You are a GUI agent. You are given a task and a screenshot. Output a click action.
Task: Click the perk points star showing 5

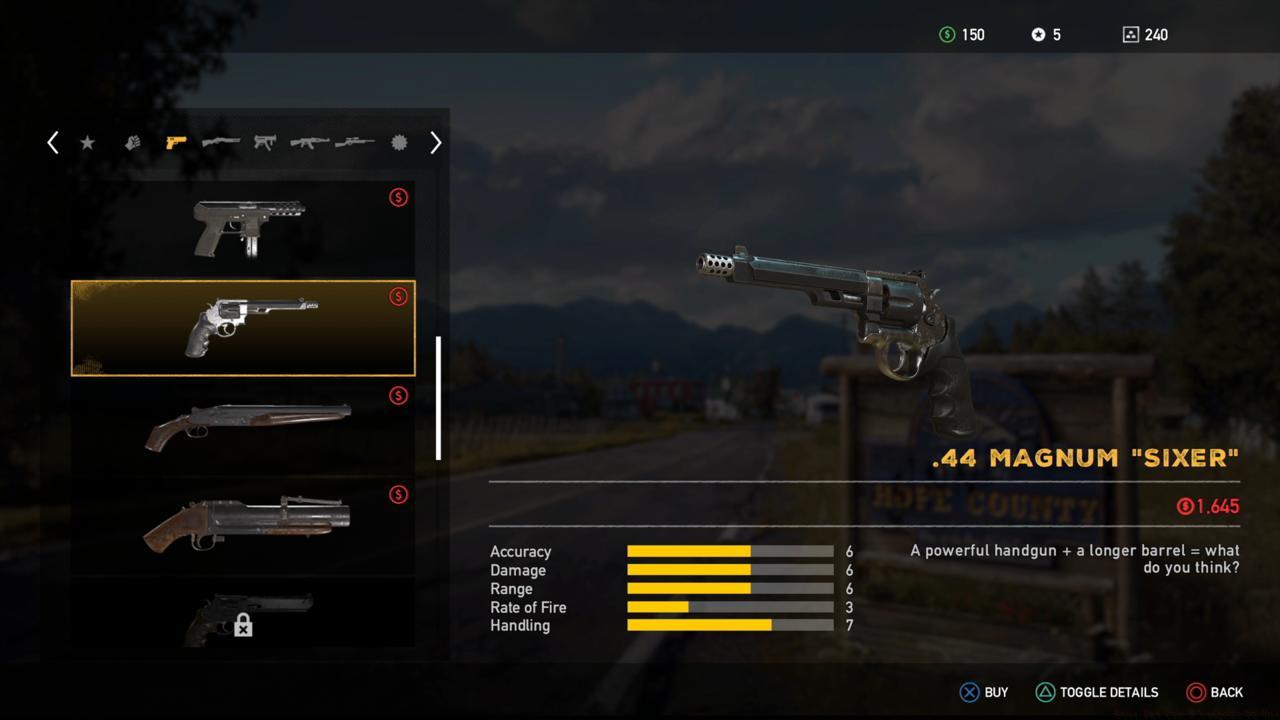pyautogui.click(x=1046, y=34)
